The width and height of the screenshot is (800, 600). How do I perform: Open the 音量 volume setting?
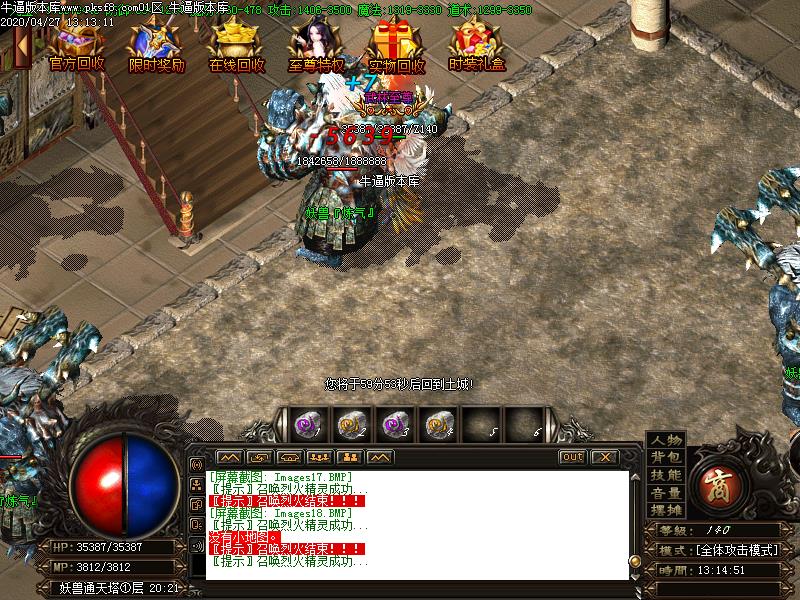(665, 493)
